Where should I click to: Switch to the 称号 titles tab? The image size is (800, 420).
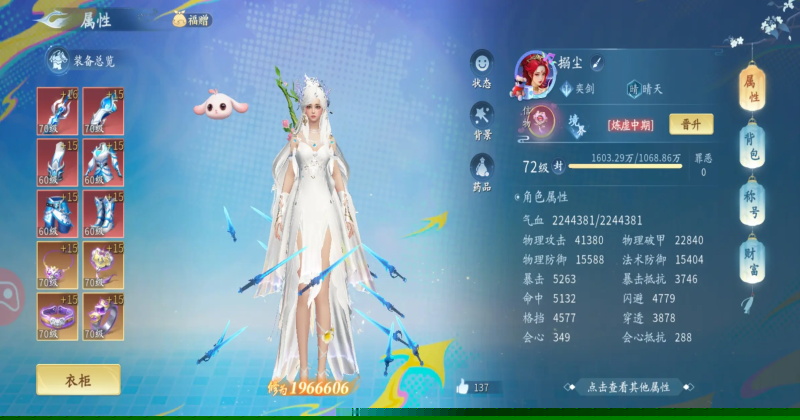click(x=753, y=205)
